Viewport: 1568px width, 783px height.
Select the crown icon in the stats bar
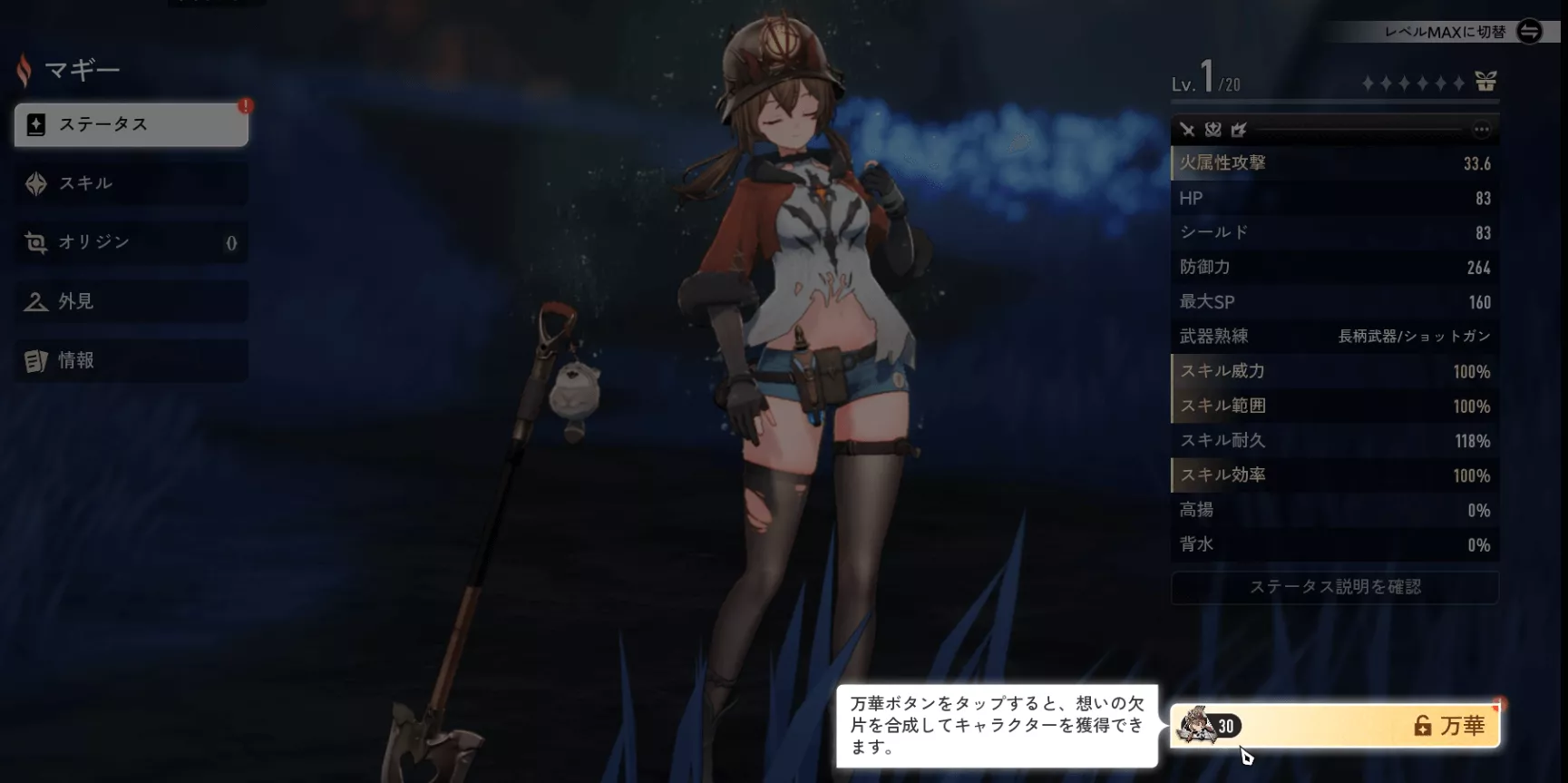coord(1240,130)
